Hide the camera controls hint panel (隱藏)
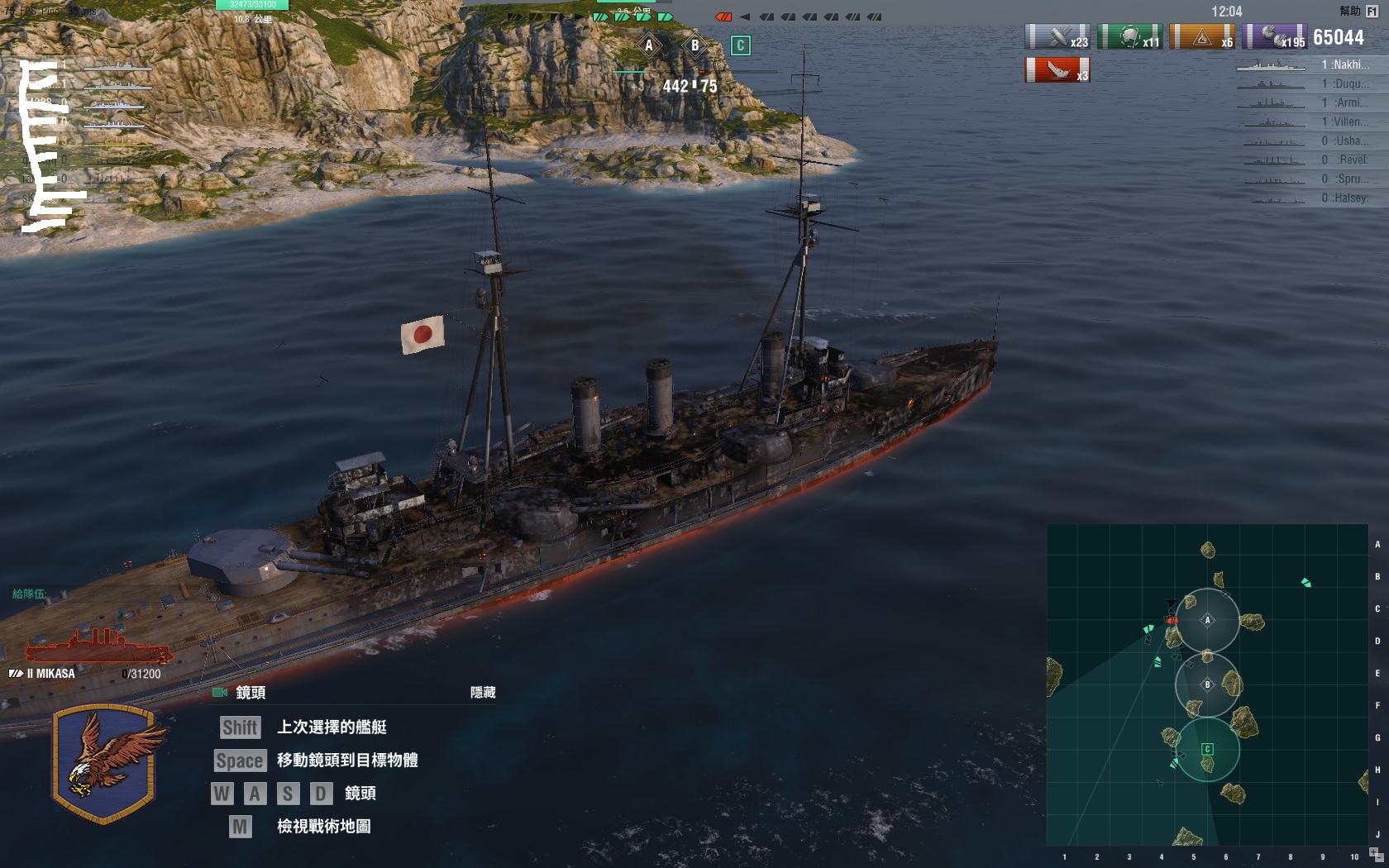The width and height of the screenshot is (1389, 868). coord(483,693)
